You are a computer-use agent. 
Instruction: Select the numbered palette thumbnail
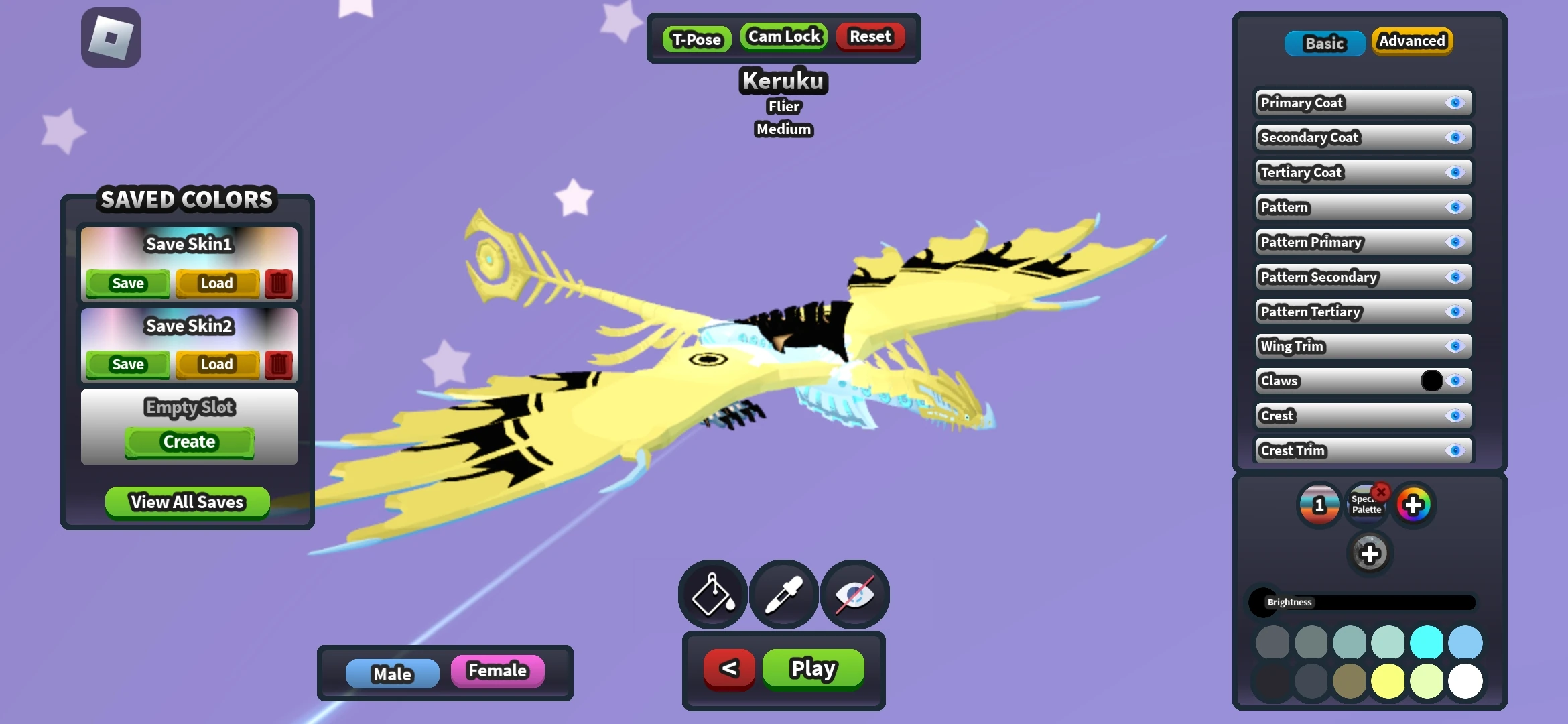coord(1319,505)
